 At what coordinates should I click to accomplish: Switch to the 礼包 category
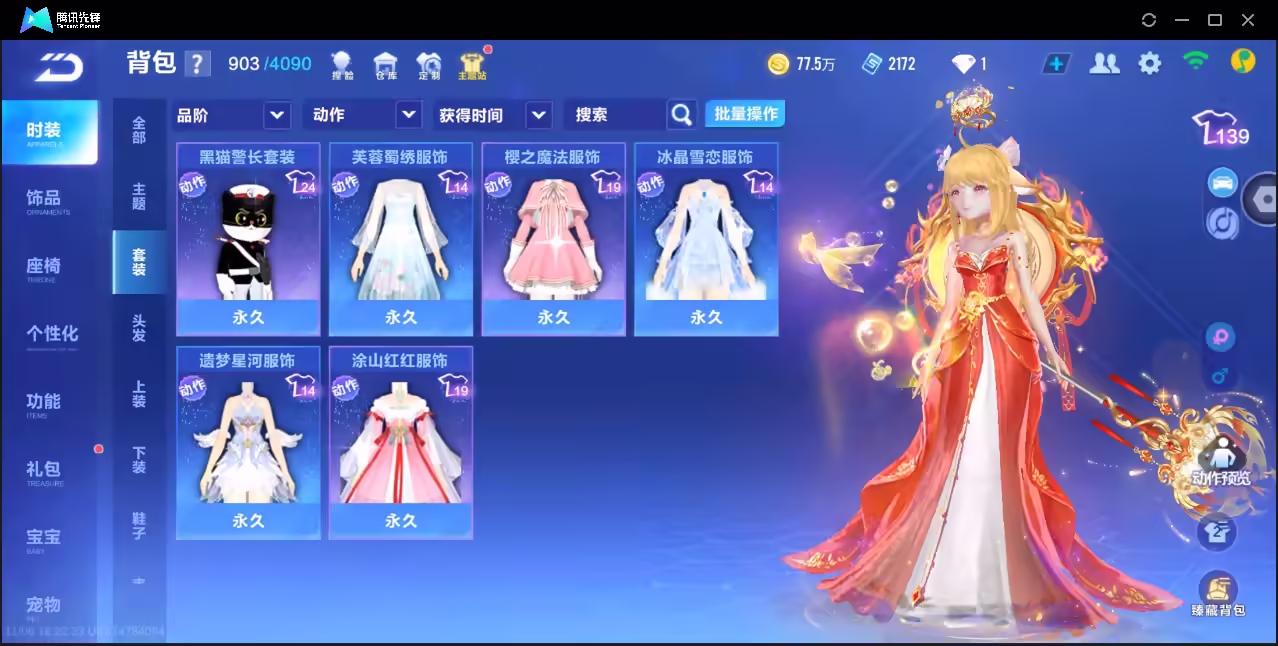pos(44,470)
